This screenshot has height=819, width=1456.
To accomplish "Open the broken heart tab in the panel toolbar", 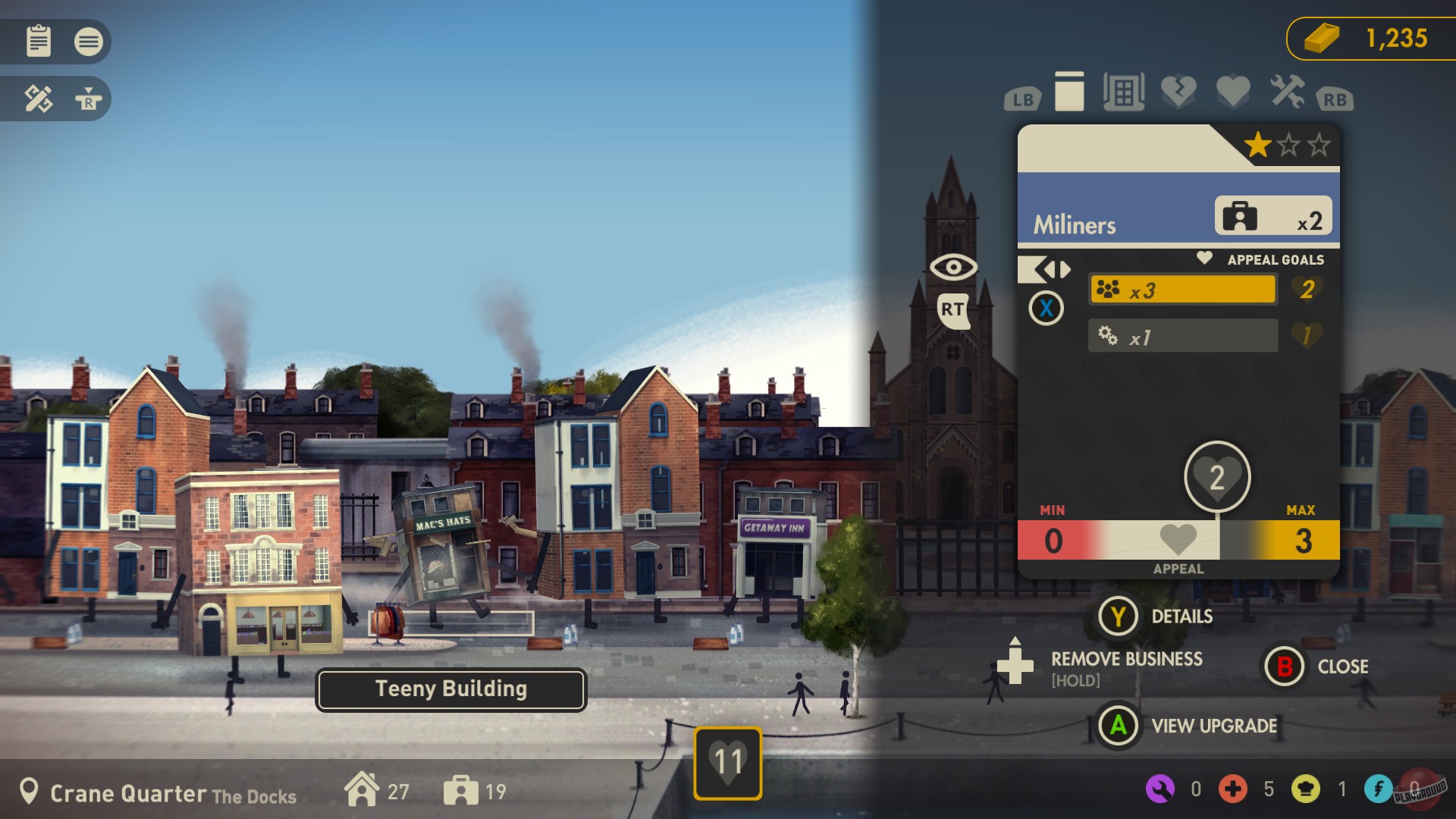I will tap(1178, 93).
